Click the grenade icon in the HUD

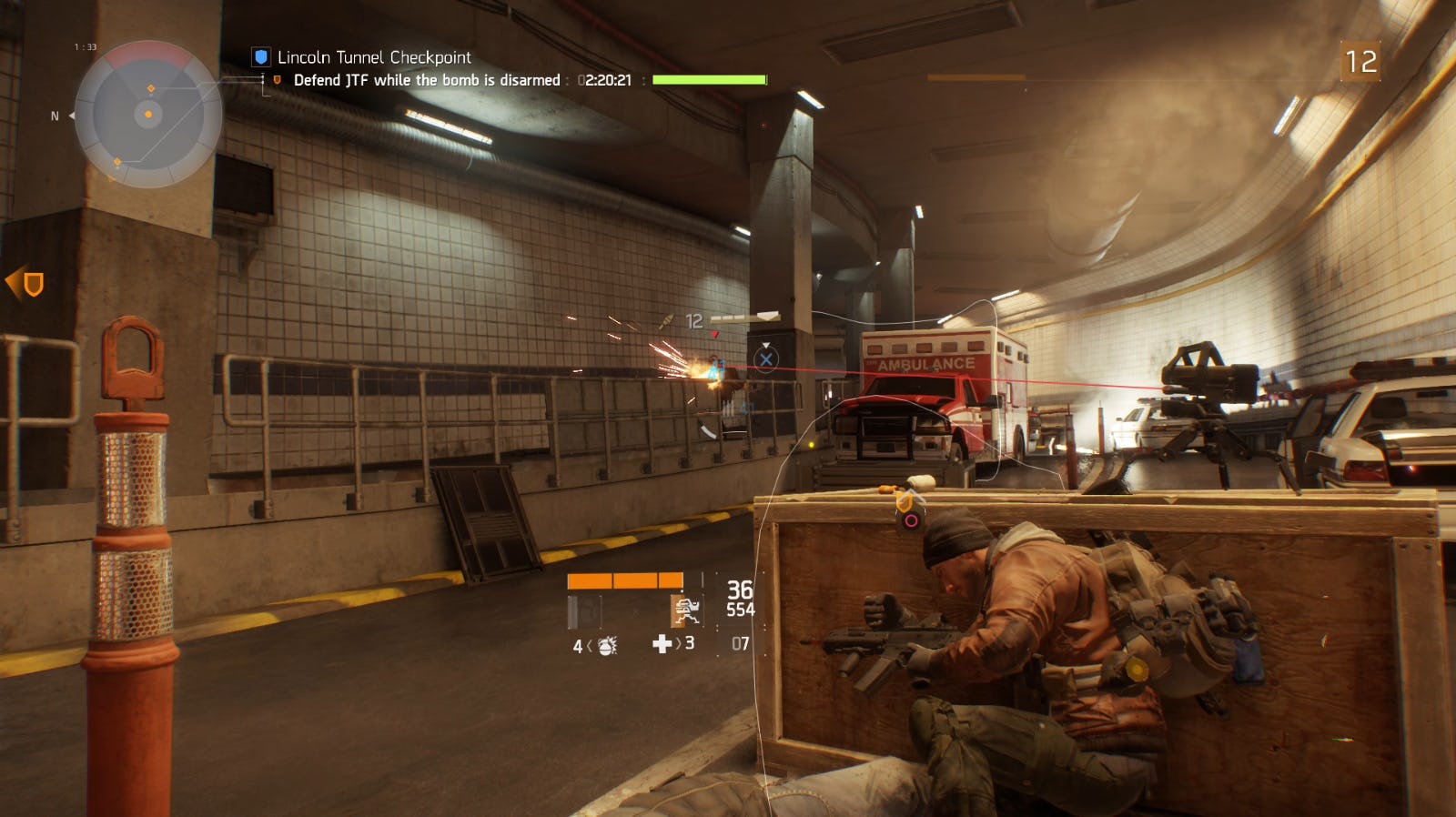(607, 645)
